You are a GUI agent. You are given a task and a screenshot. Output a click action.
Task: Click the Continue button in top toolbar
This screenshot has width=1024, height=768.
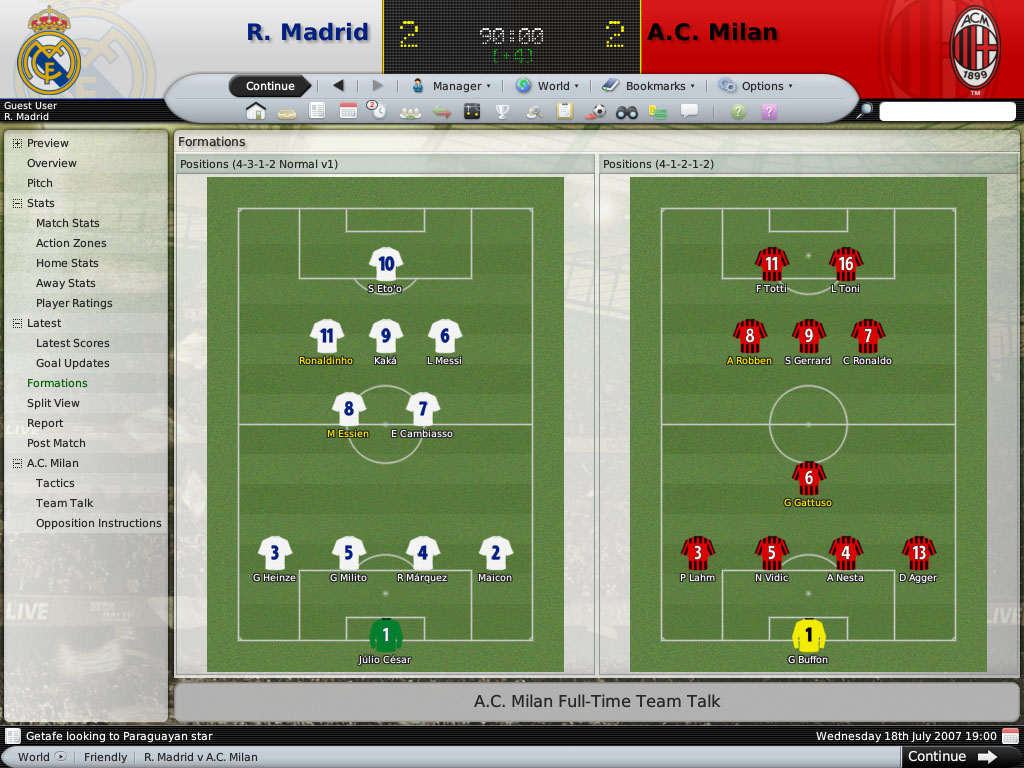(270, 86)
